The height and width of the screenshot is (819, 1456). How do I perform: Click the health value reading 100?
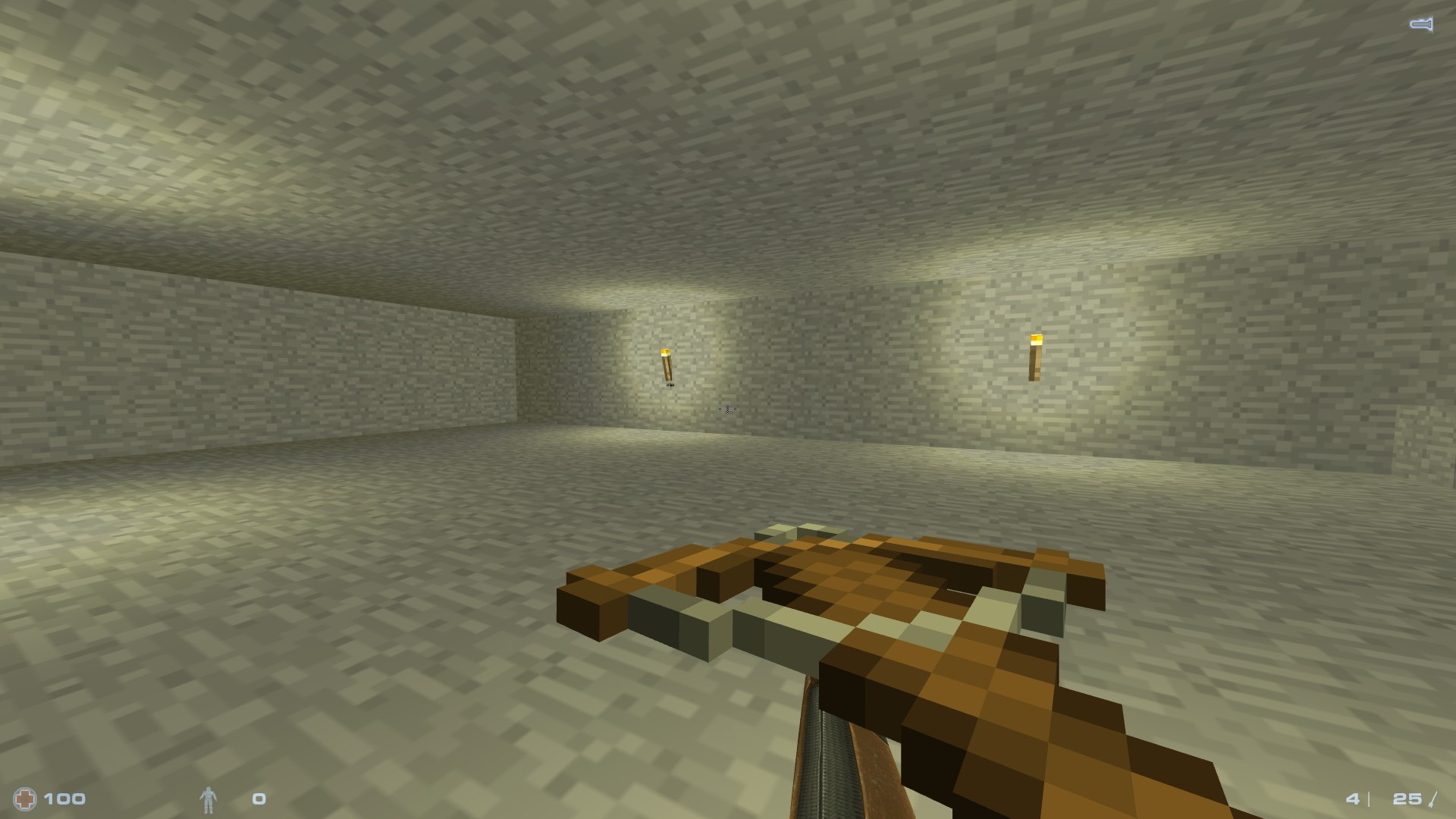point(67,798)
